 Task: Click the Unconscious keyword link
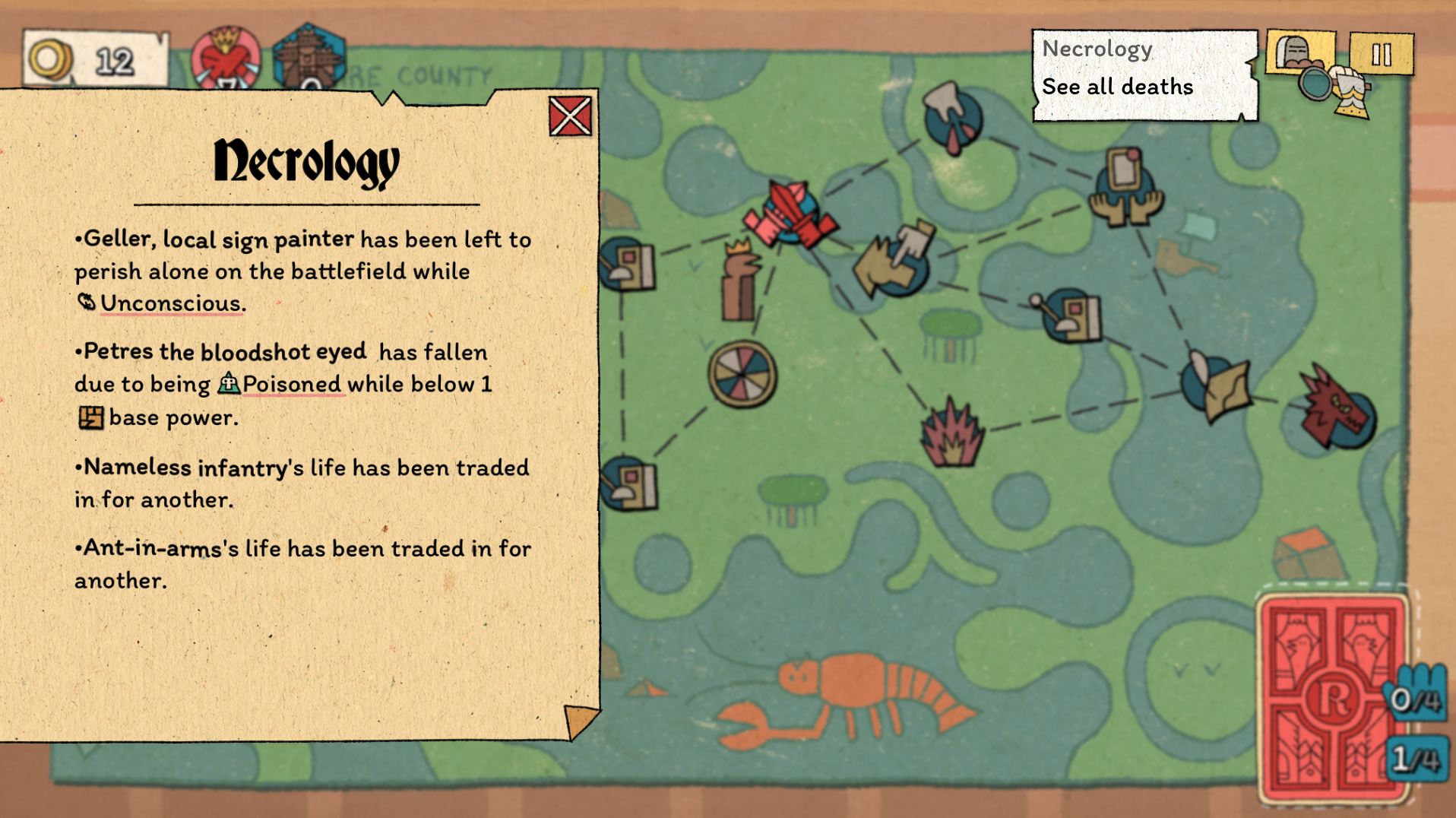click(x=170, y=303)
